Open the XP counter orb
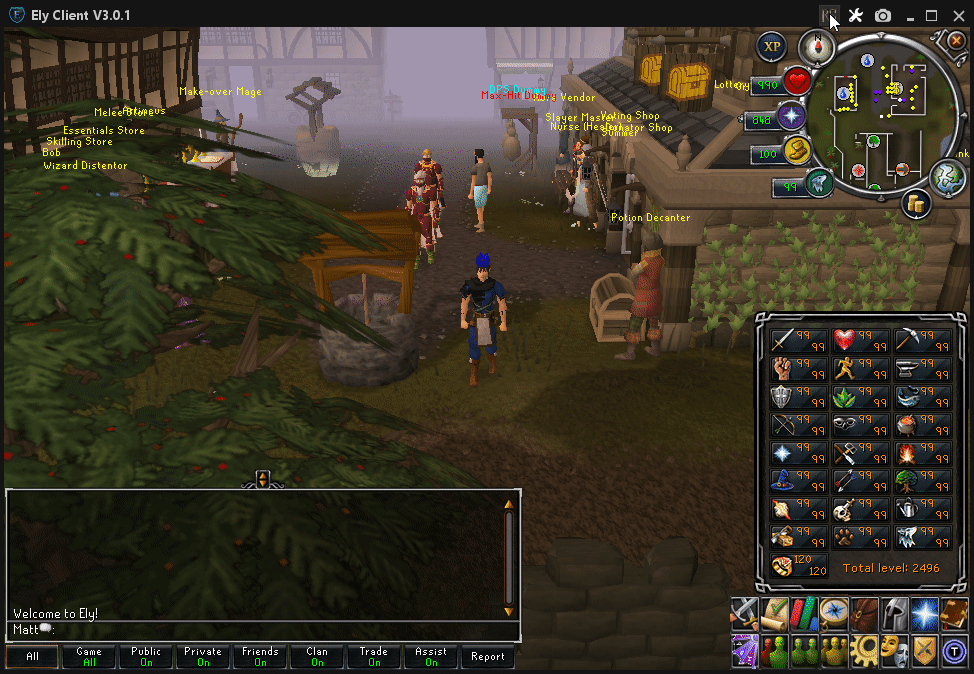 (x=771, y=46)
